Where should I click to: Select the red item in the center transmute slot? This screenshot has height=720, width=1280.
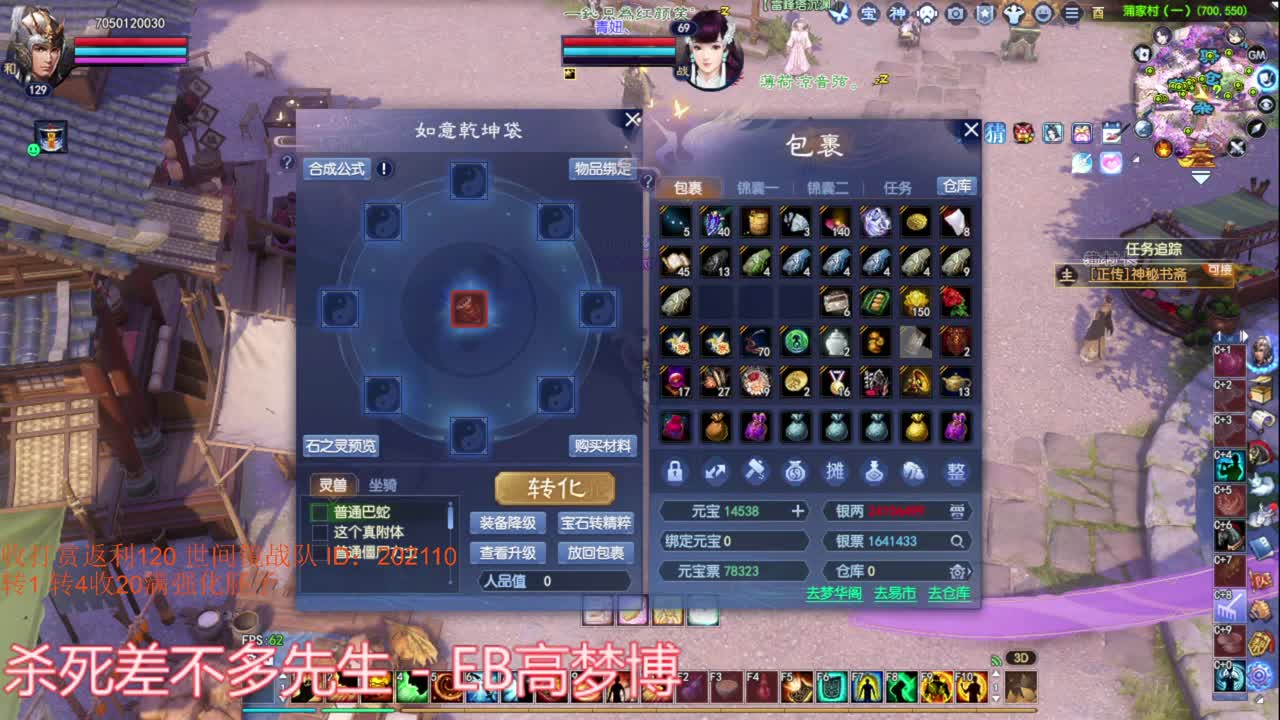(469, 310)
